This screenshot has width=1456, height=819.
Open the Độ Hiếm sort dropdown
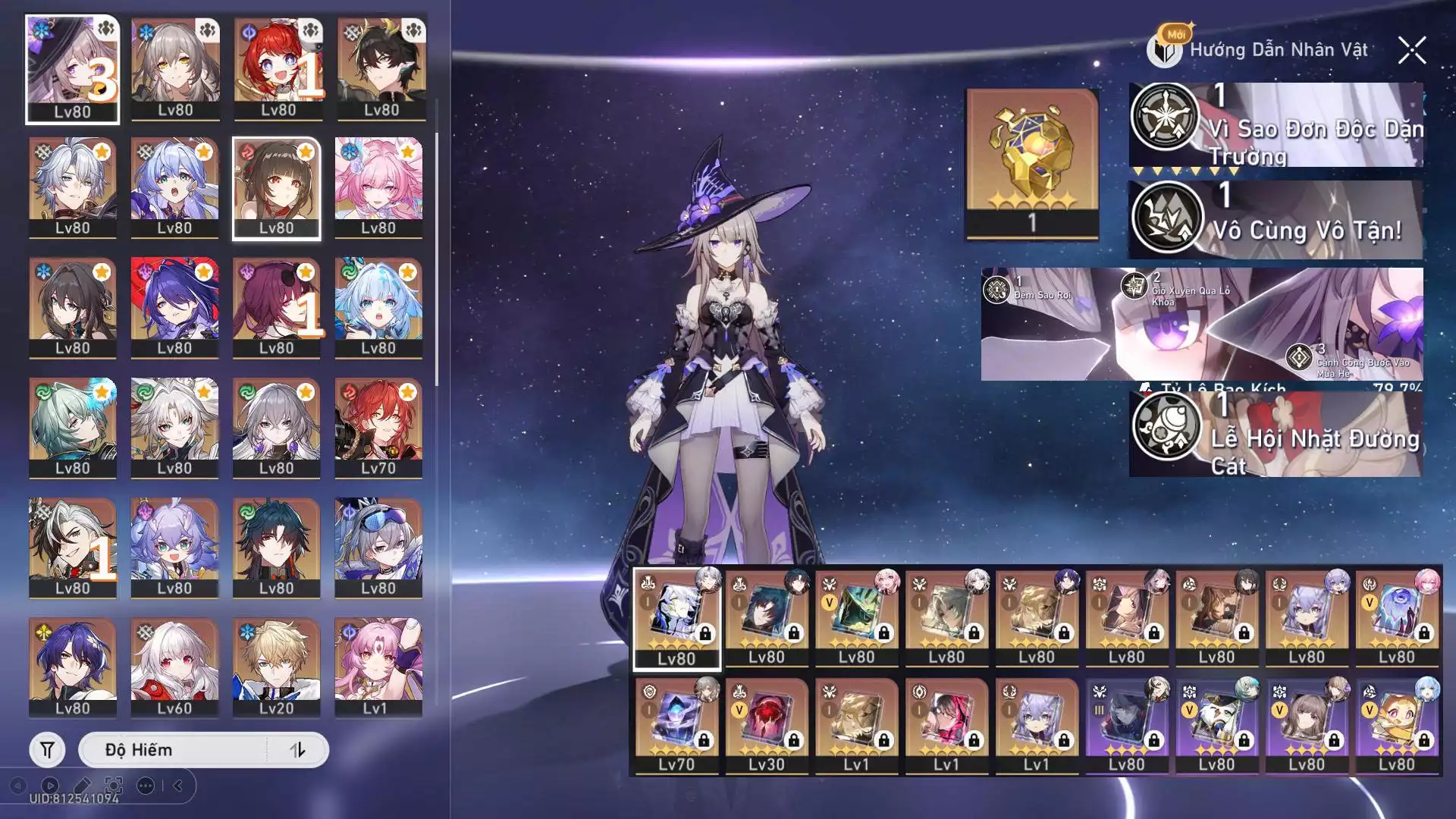tap(173, 750)
